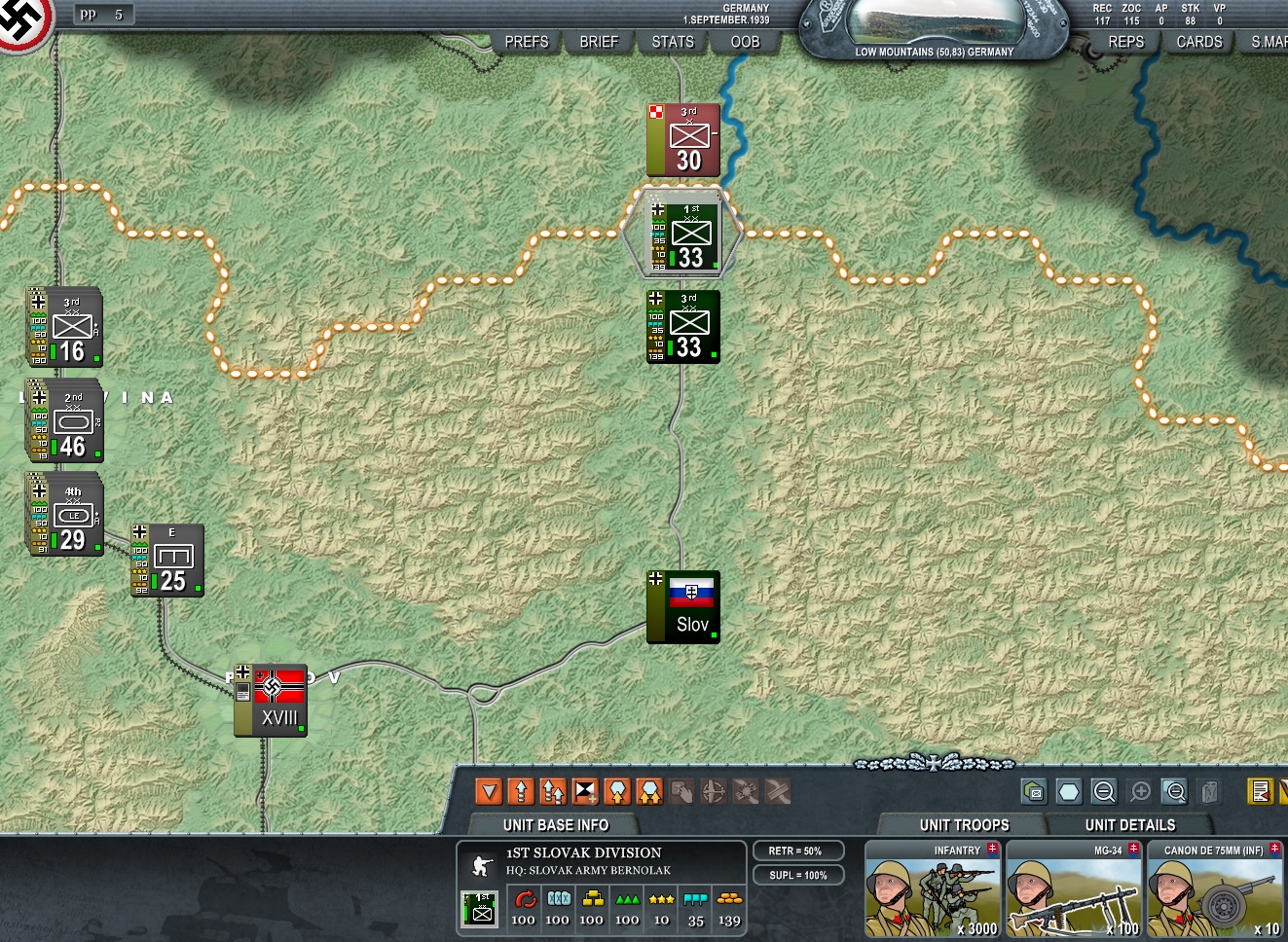This screenshot has width=1288, height=942.
Task: Open the BRIEF briefing screen
Action: pos(599,42)
